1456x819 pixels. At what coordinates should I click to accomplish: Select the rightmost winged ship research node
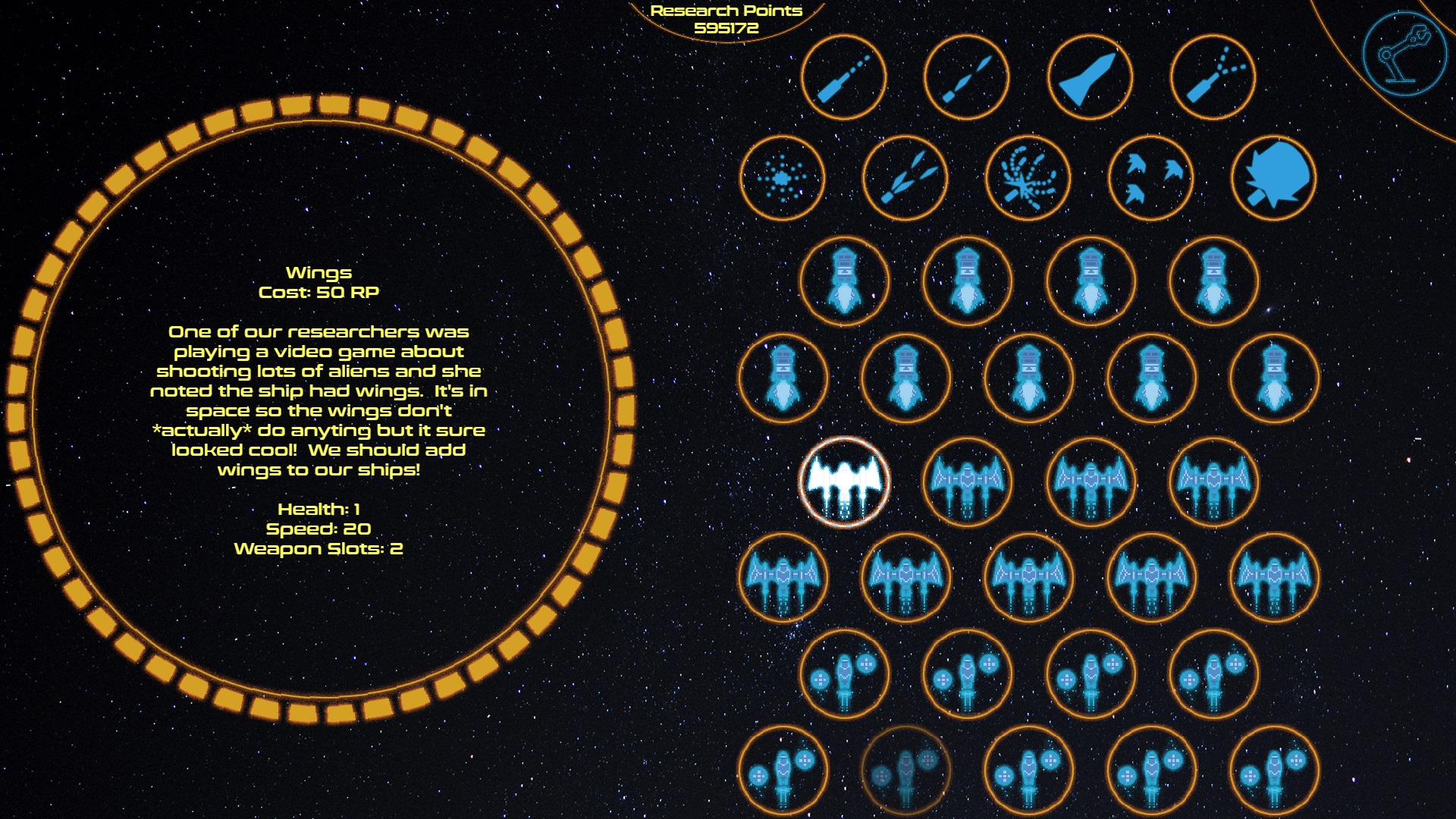point(1275,579)
